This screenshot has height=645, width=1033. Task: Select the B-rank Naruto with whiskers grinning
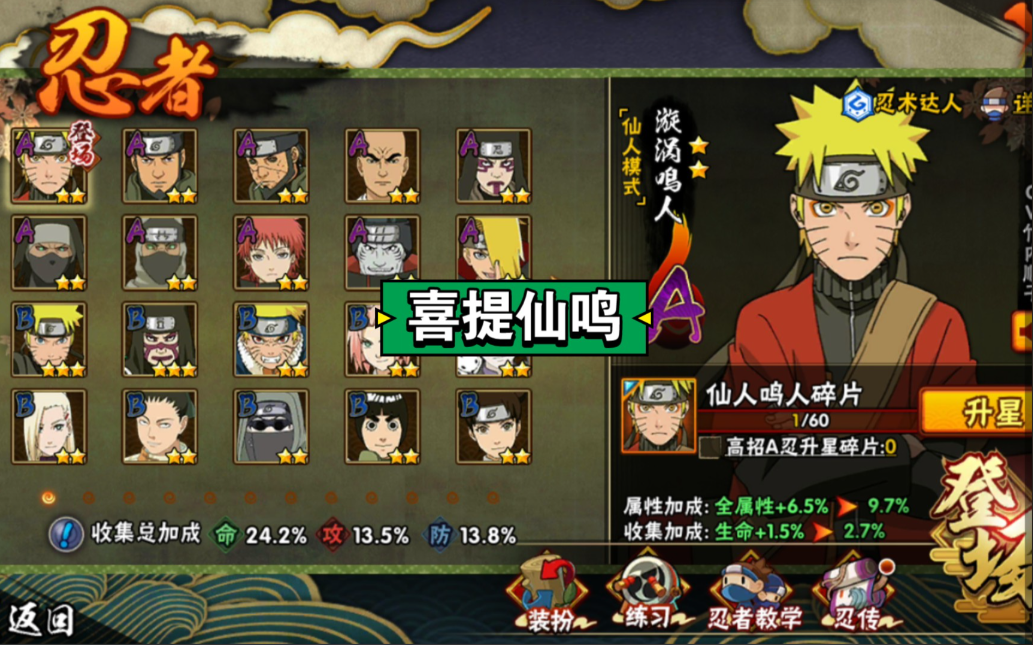pos(271,340)
